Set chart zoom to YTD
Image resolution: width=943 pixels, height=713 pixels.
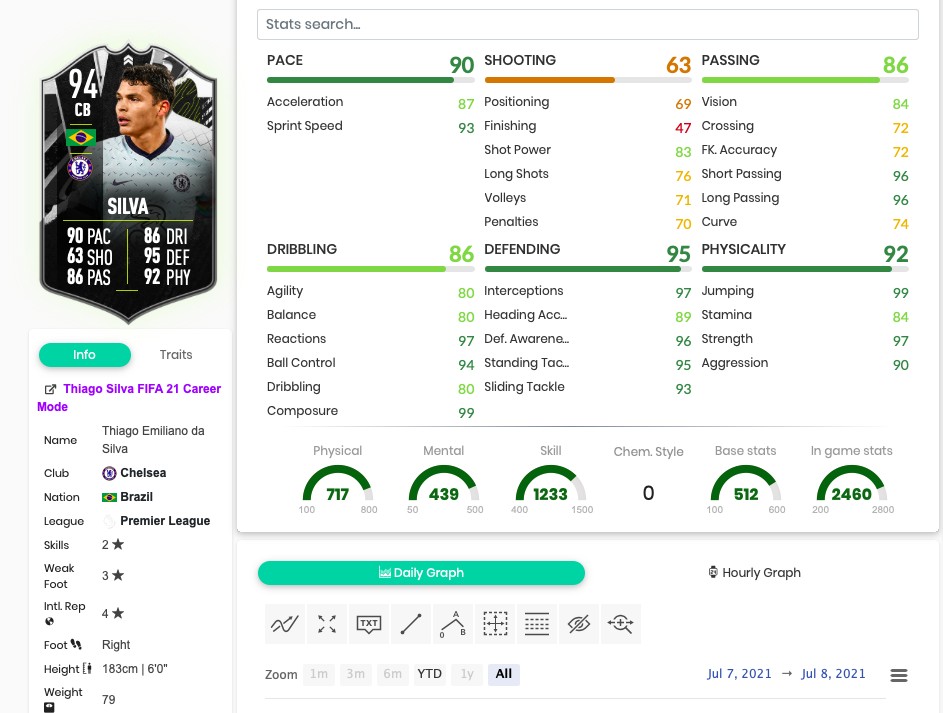[429, 674]
